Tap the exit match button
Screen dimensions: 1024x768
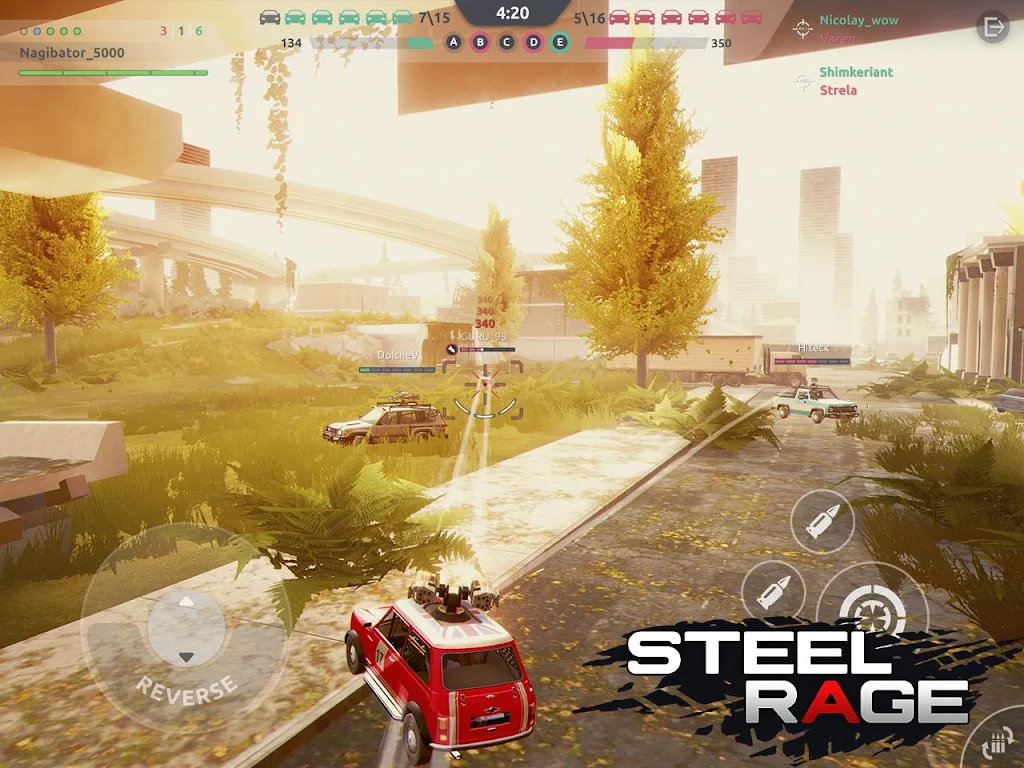coord(993,27)
